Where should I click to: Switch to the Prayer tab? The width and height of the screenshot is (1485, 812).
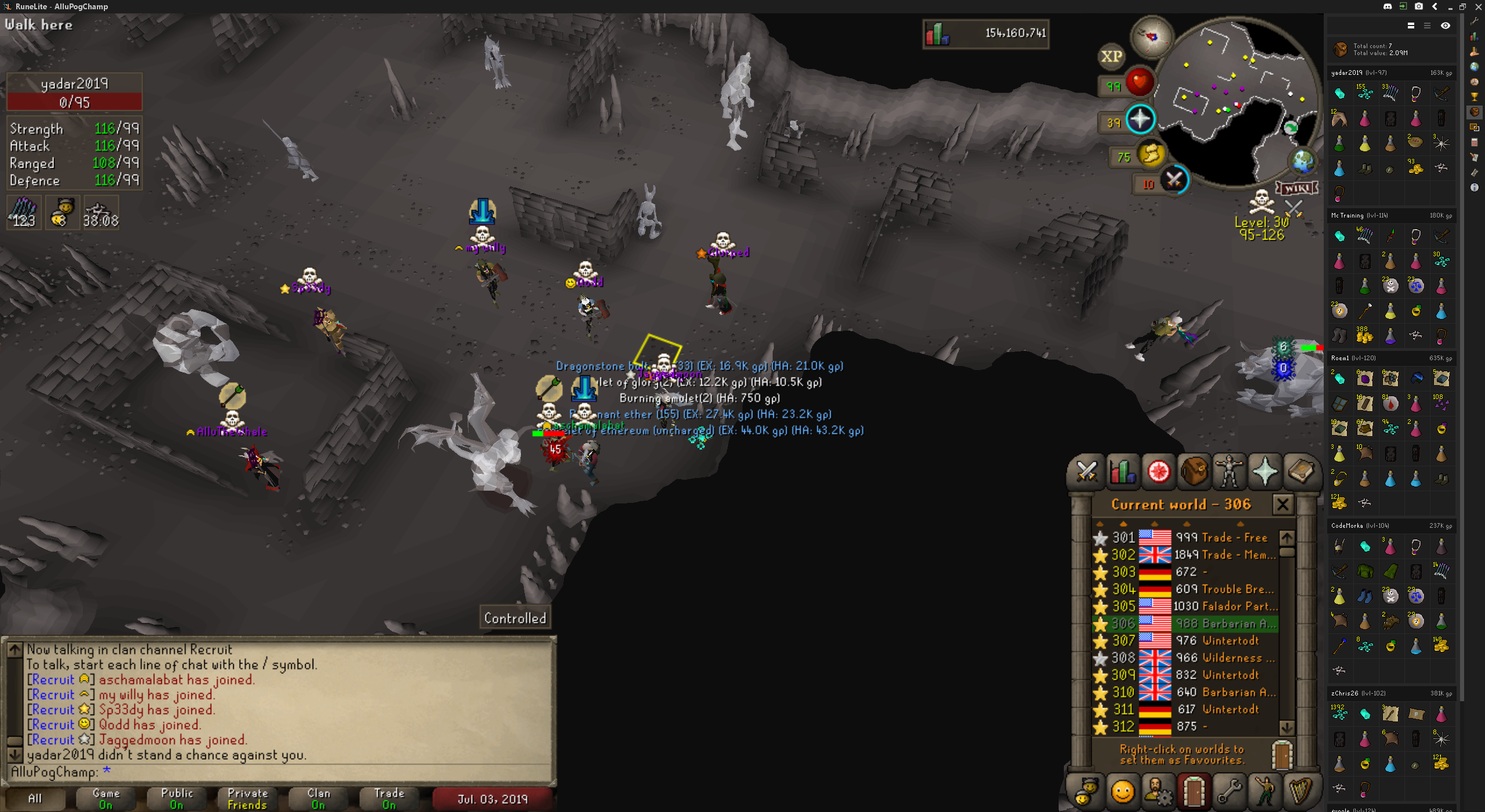1265,471
